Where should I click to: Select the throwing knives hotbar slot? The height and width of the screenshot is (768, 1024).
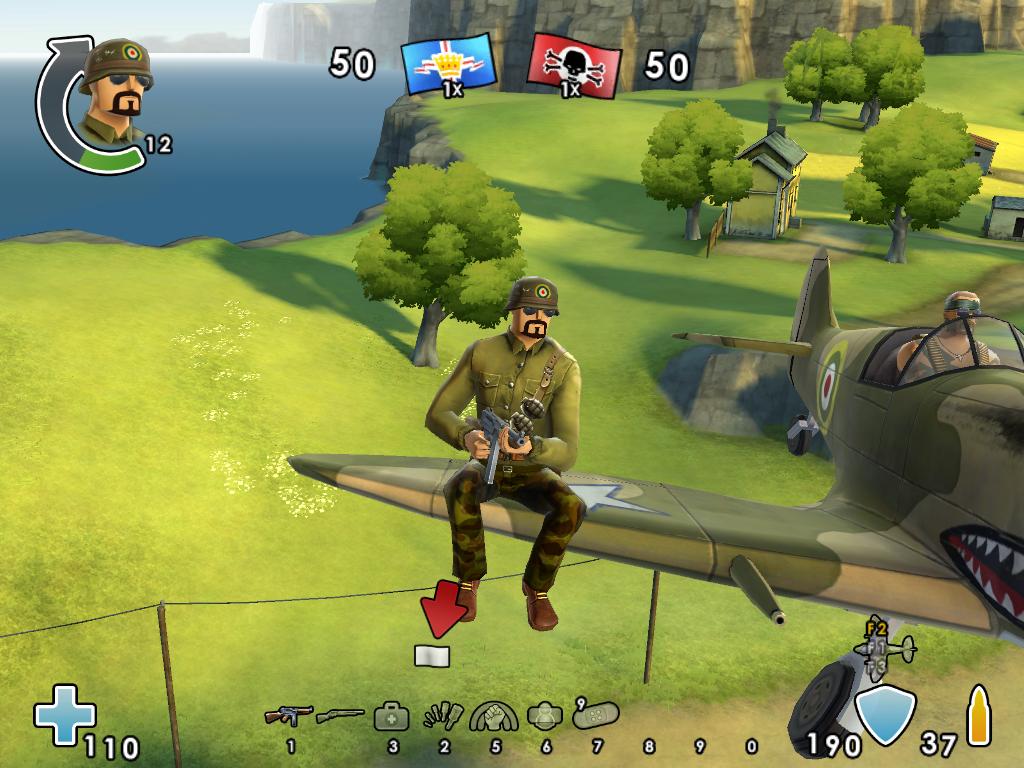coord(443,717)
